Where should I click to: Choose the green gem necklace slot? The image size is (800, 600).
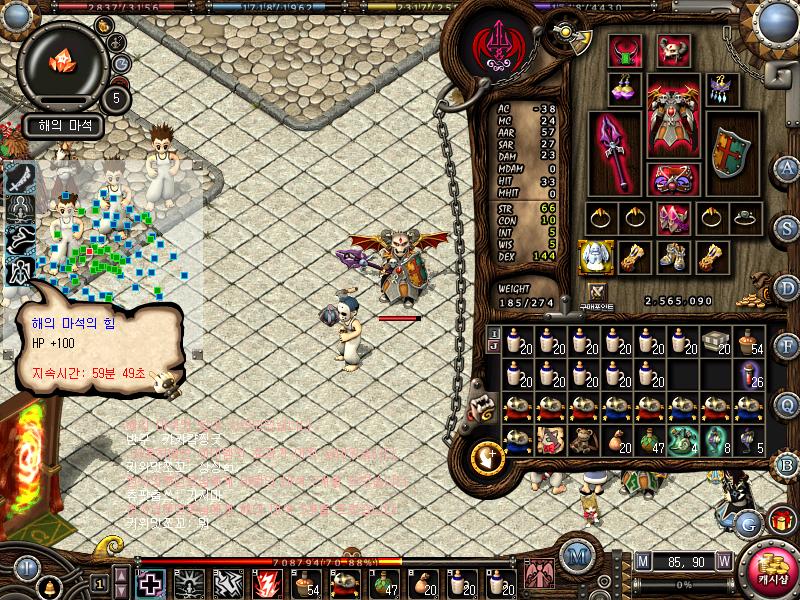pyautogui.click(x=626, y=49)
